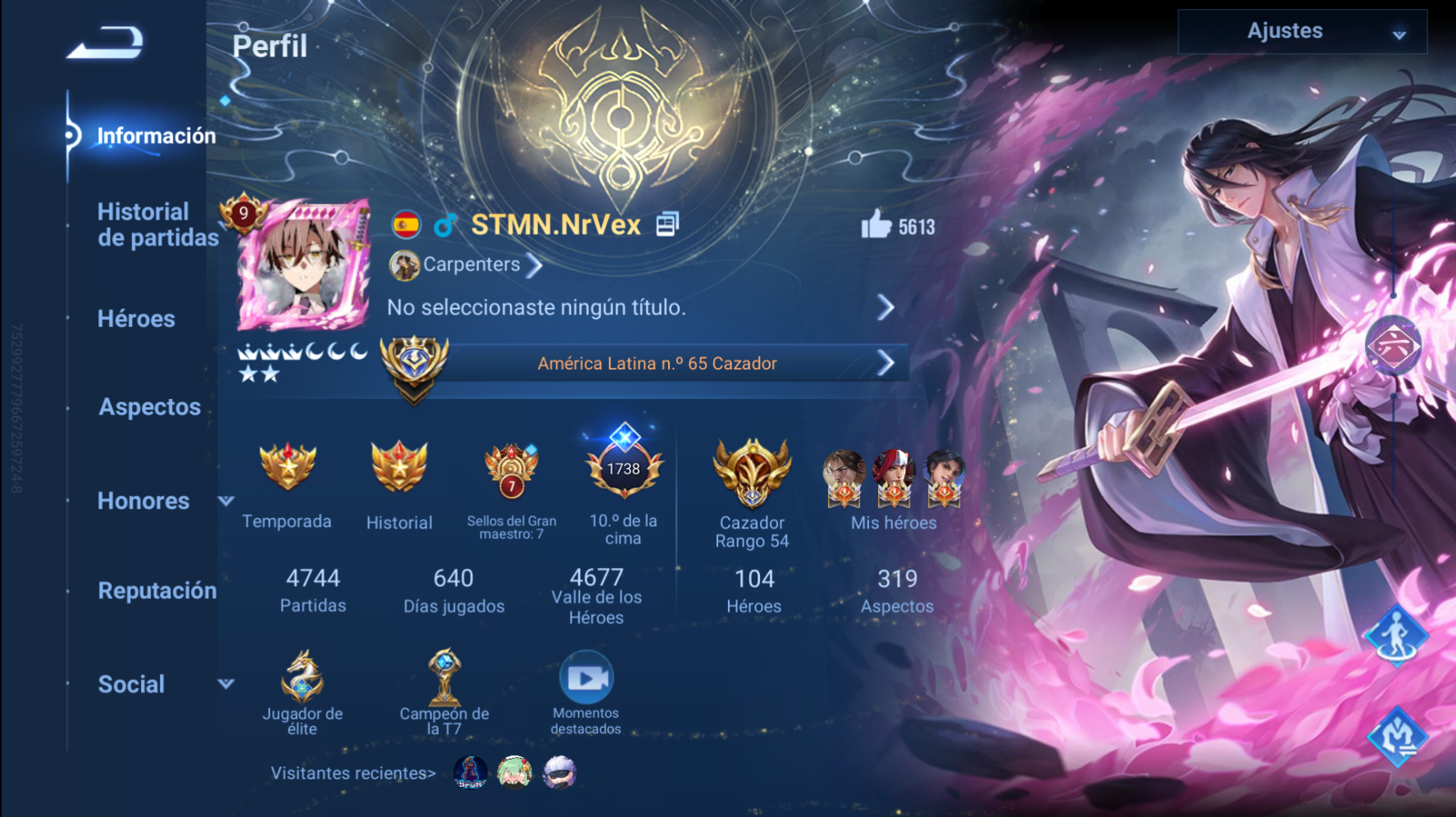View the Temporada rank badge
1456x817 pixels.
287,469
